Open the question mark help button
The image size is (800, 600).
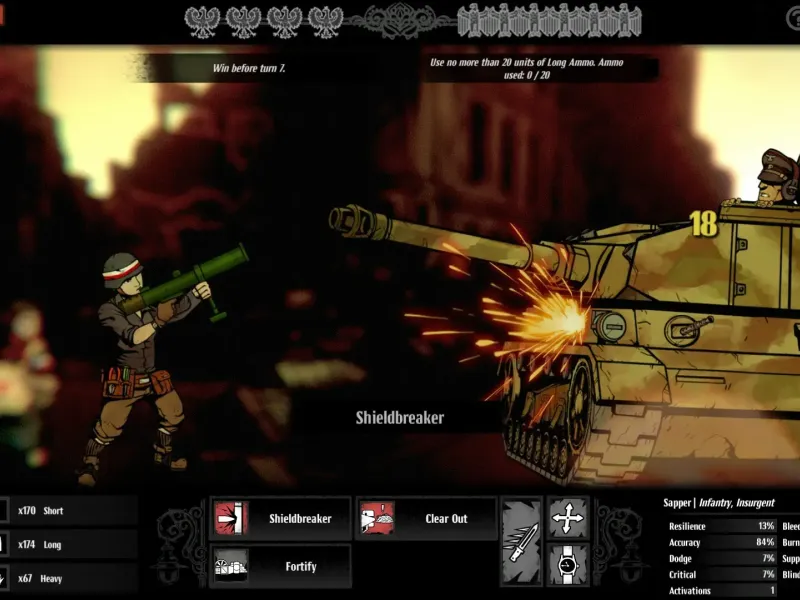click(x=791, y=19)
